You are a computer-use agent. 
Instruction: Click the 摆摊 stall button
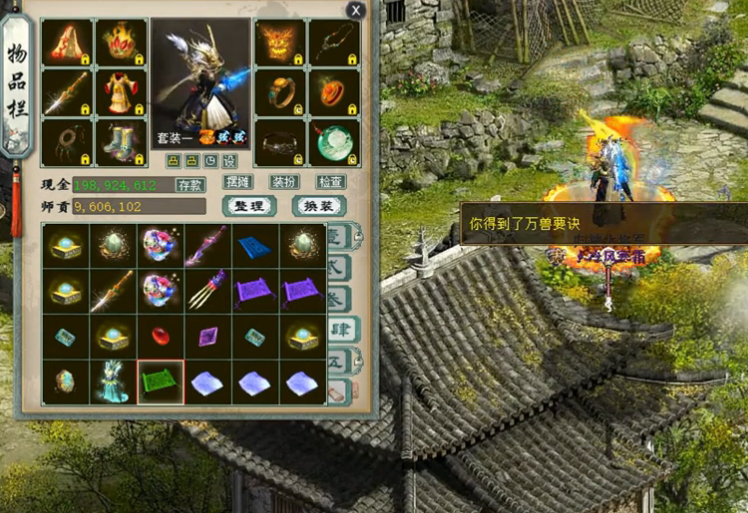click(237, 182)
